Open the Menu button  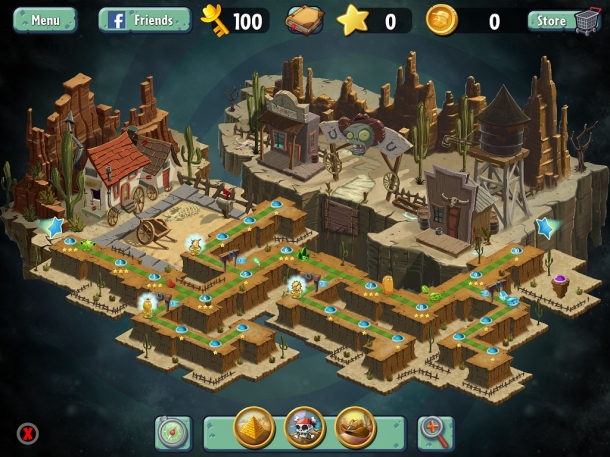coord(45,20)
